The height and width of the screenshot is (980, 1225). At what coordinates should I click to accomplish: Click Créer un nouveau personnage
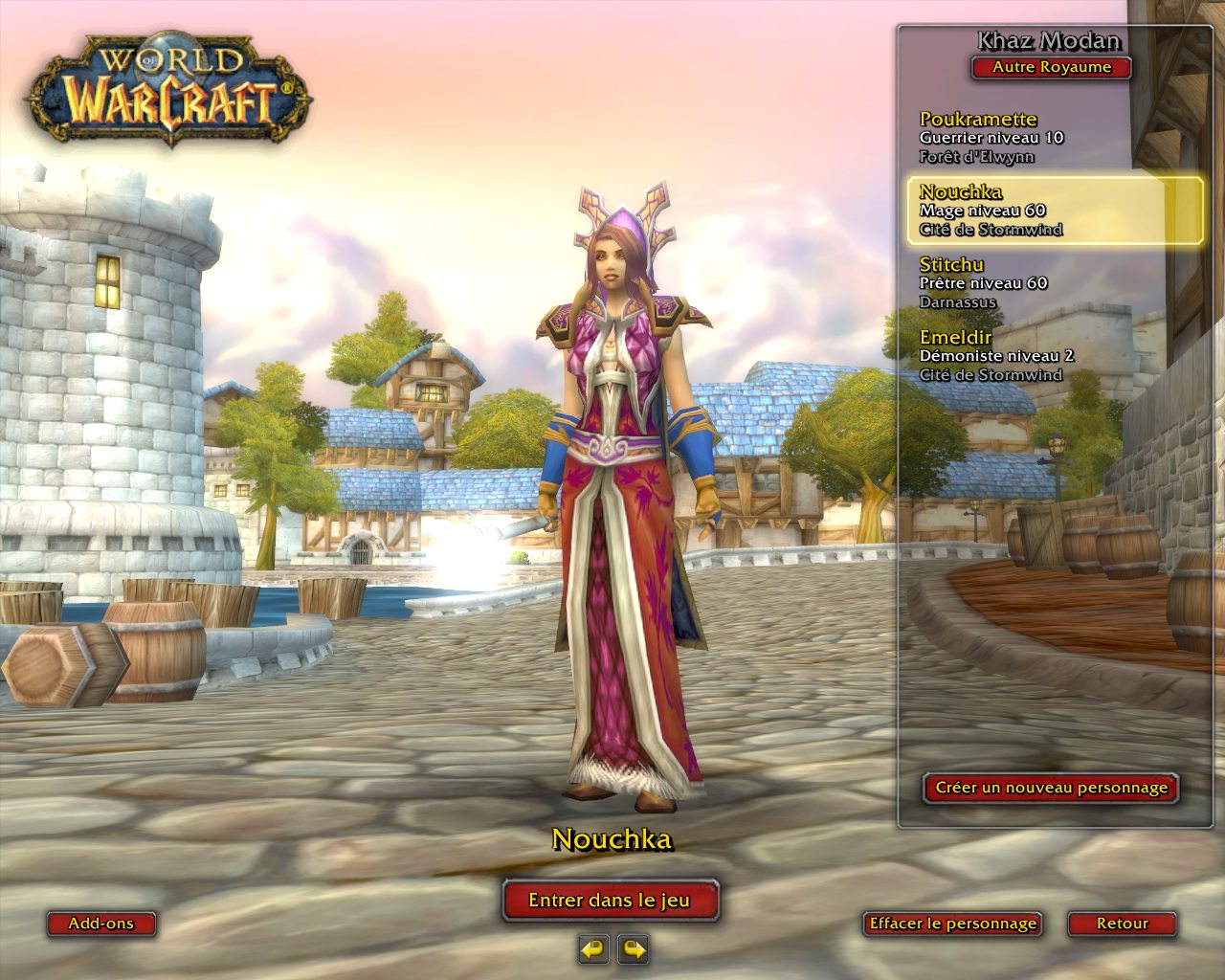[1051, 788]
